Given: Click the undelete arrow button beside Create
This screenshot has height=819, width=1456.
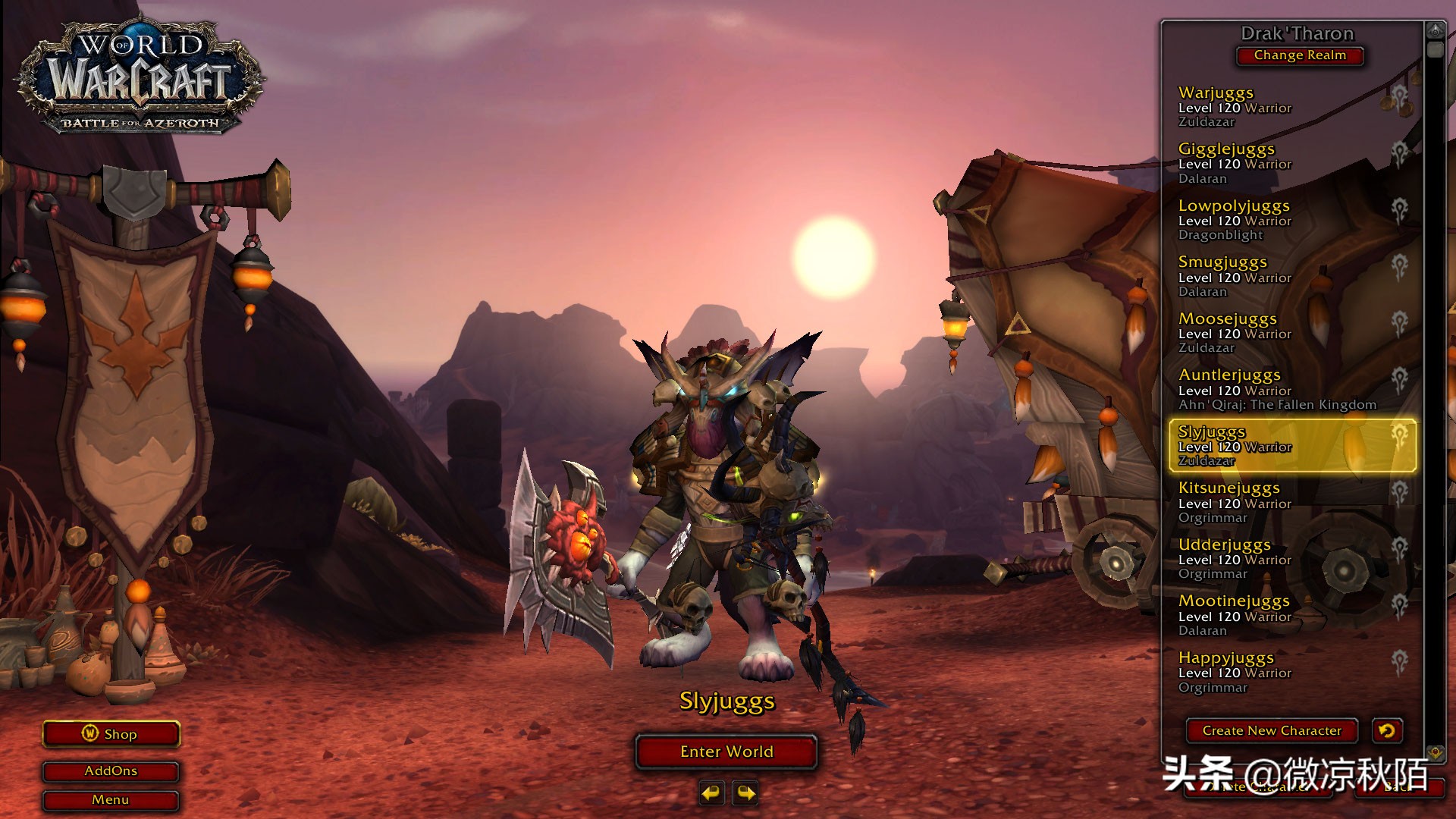Looking at the screenshot, I should point(1387,731).
